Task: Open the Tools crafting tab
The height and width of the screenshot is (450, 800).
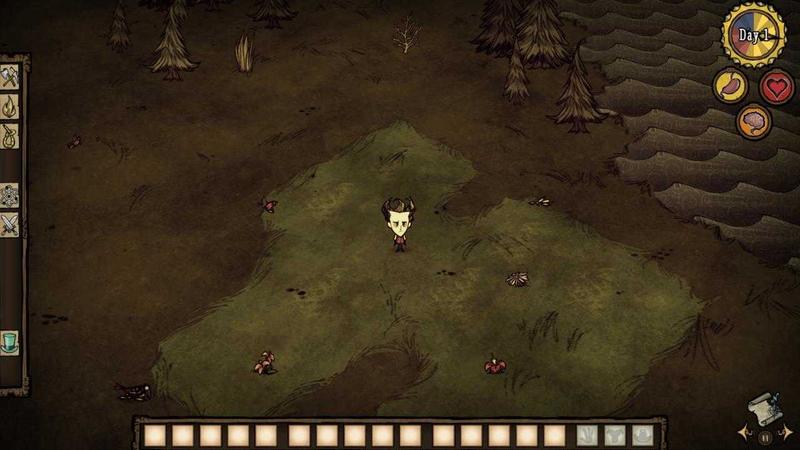Action: 11,77
